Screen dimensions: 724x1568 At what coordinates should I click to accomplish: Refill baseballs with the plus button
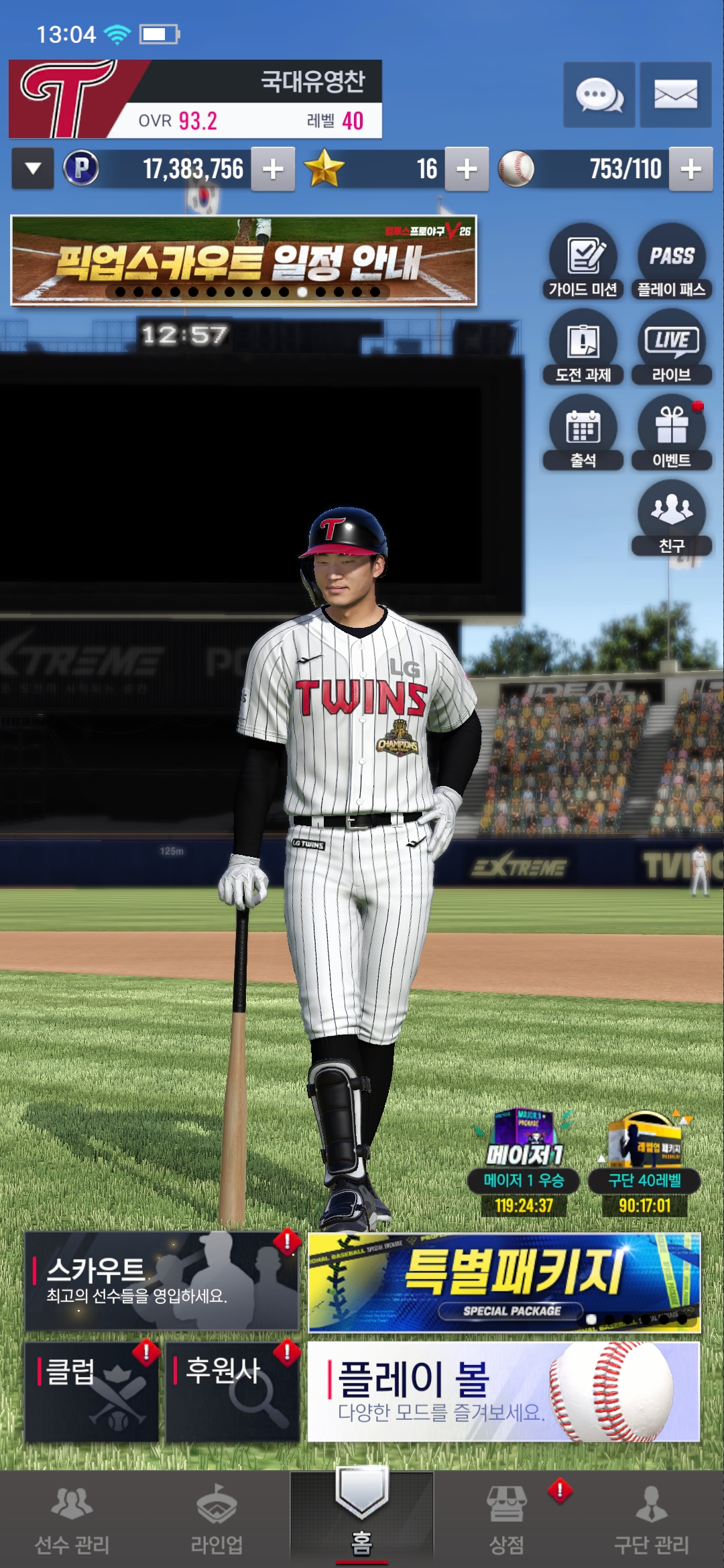coord(690,169)
